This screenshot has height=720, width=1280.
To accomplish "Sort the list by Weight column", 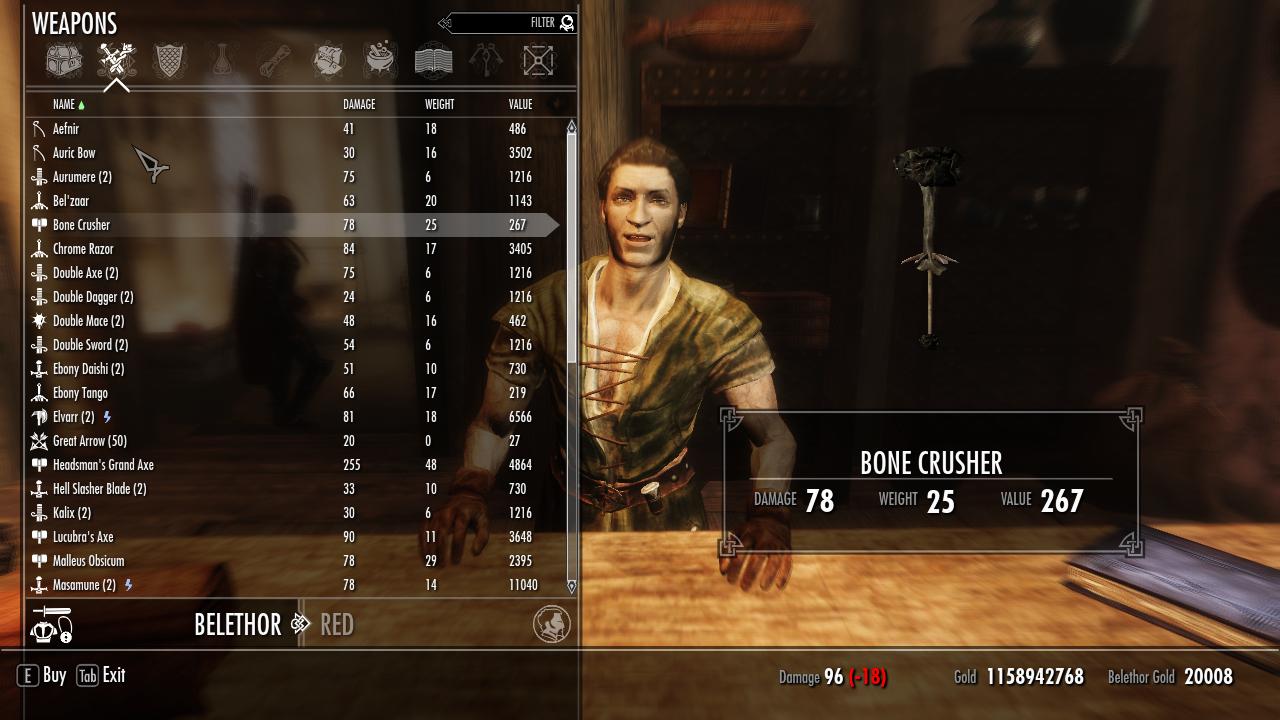I will click(x=439, y=104).
